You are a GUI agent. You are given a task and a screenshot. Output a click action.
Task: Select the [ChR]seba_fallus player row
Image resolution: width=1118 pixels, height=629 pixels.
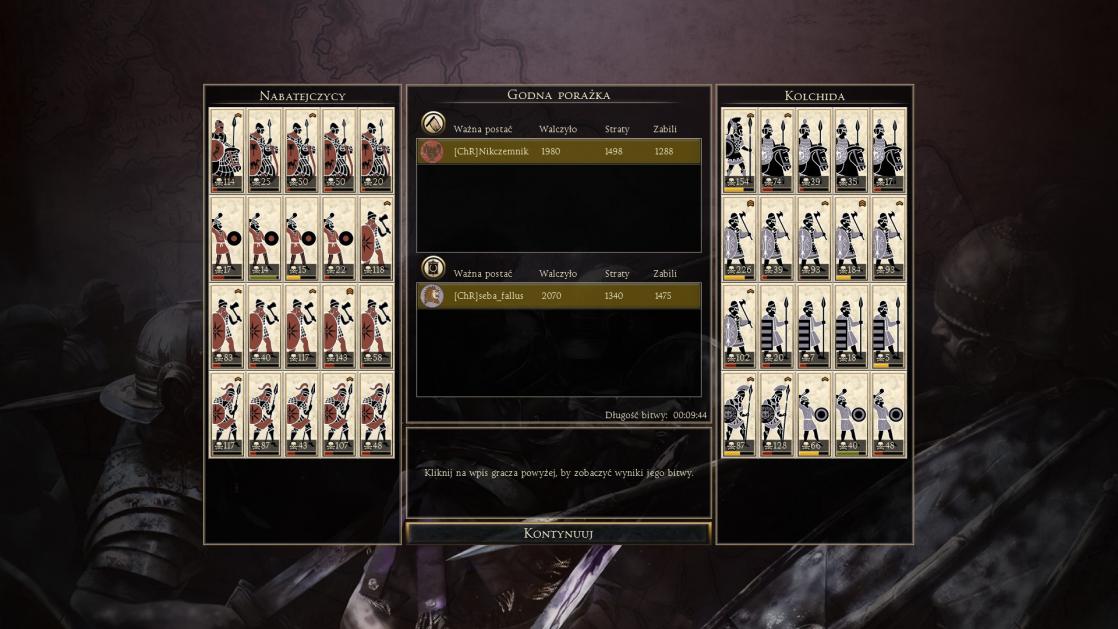point(558,296)
